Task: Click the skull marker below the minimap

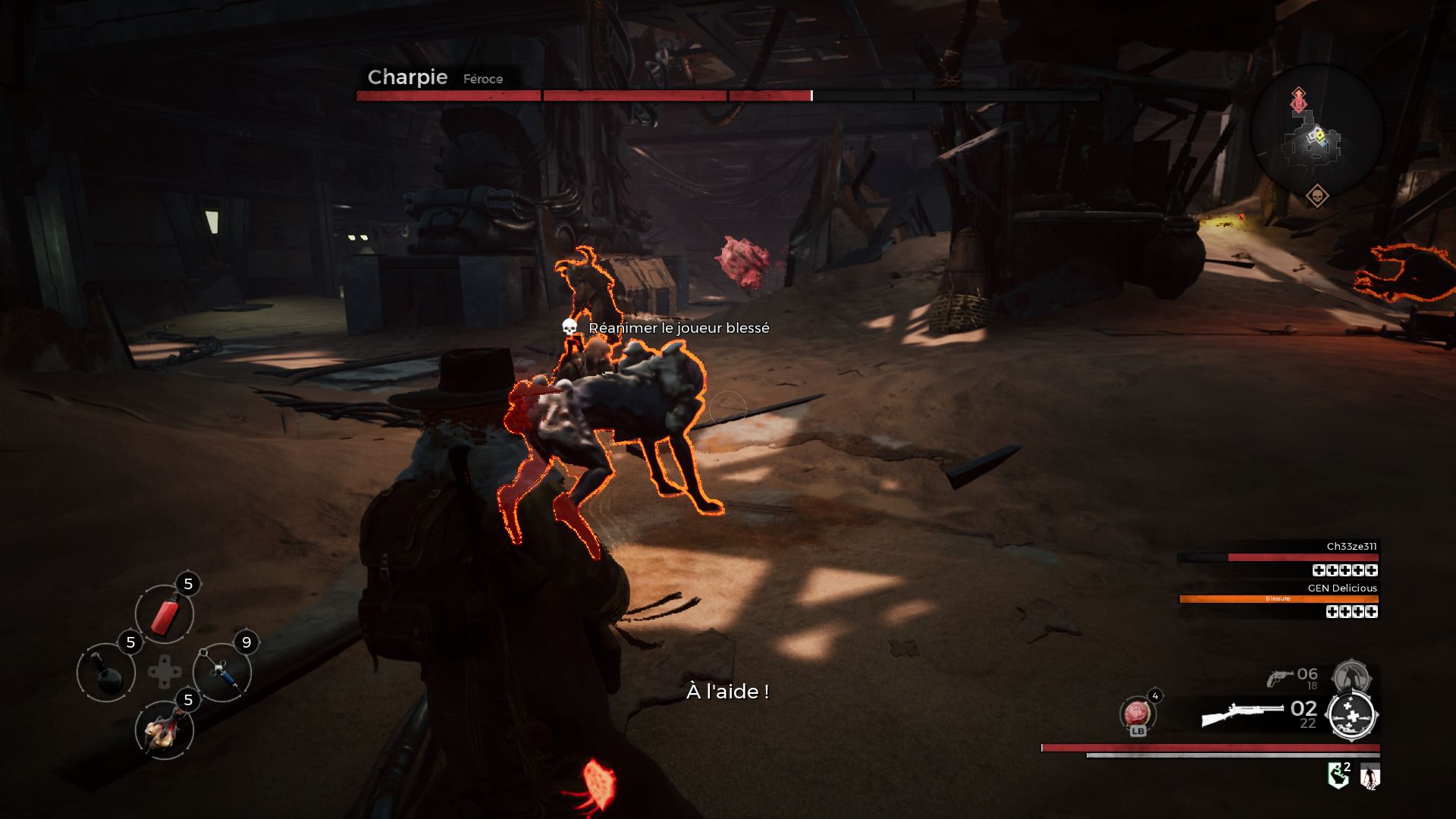Action: click(x=1318, y=196)
